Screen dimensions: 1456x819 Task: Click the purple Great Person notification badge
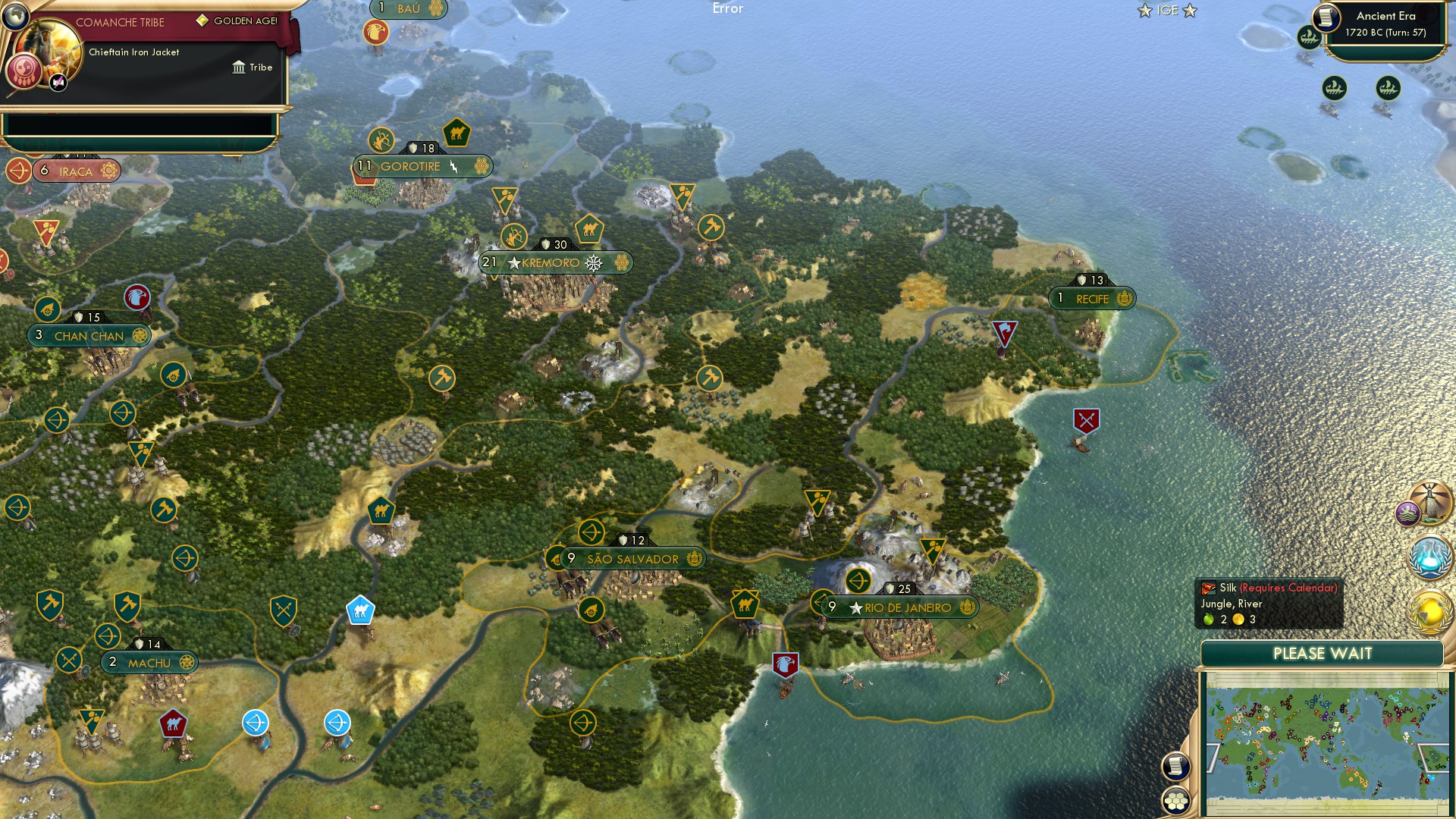(1407, 513)
